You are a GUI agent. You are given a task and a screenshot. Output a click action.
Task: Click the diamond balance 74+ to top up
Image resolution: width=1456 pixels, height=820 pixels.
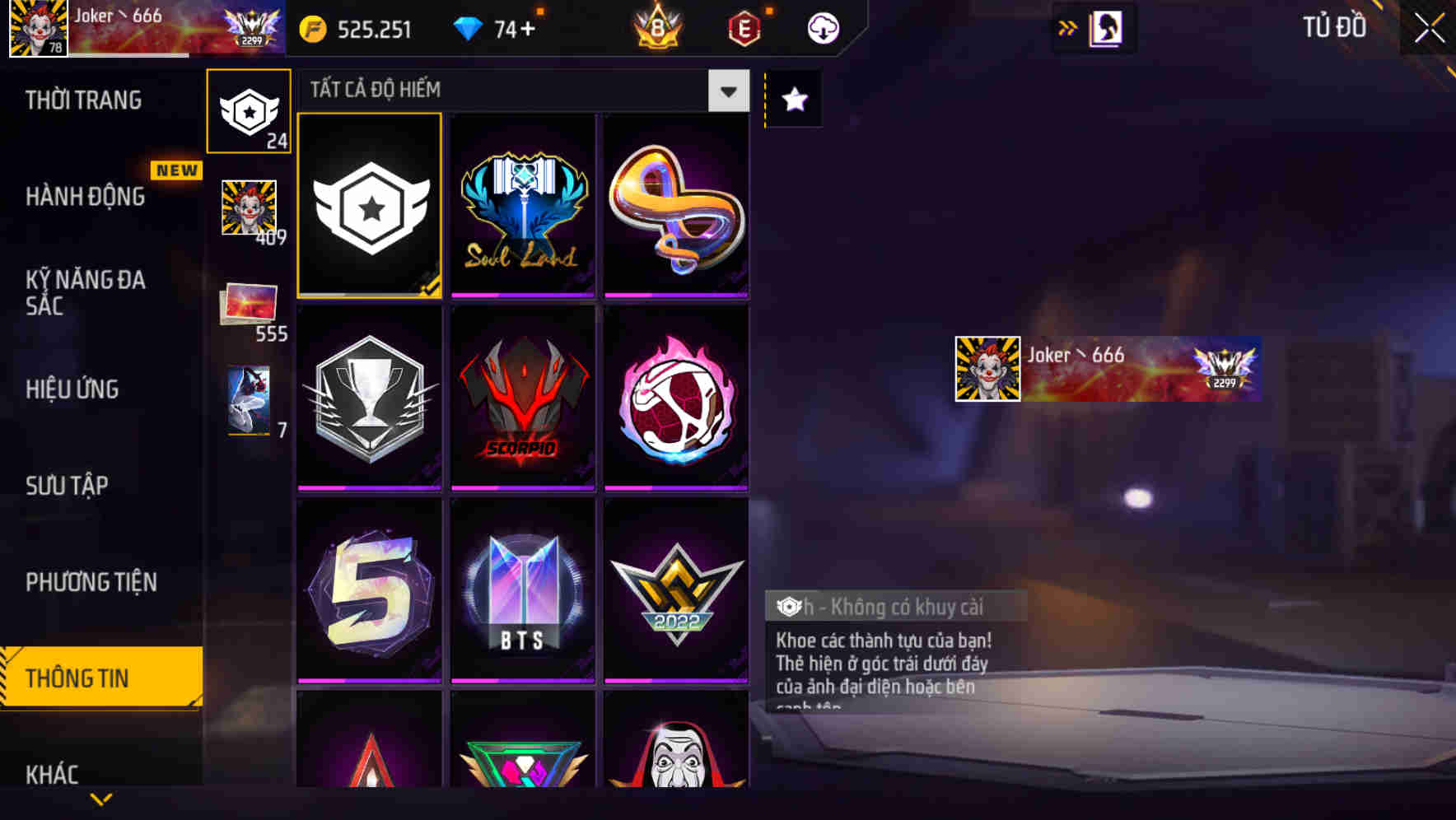497,27
